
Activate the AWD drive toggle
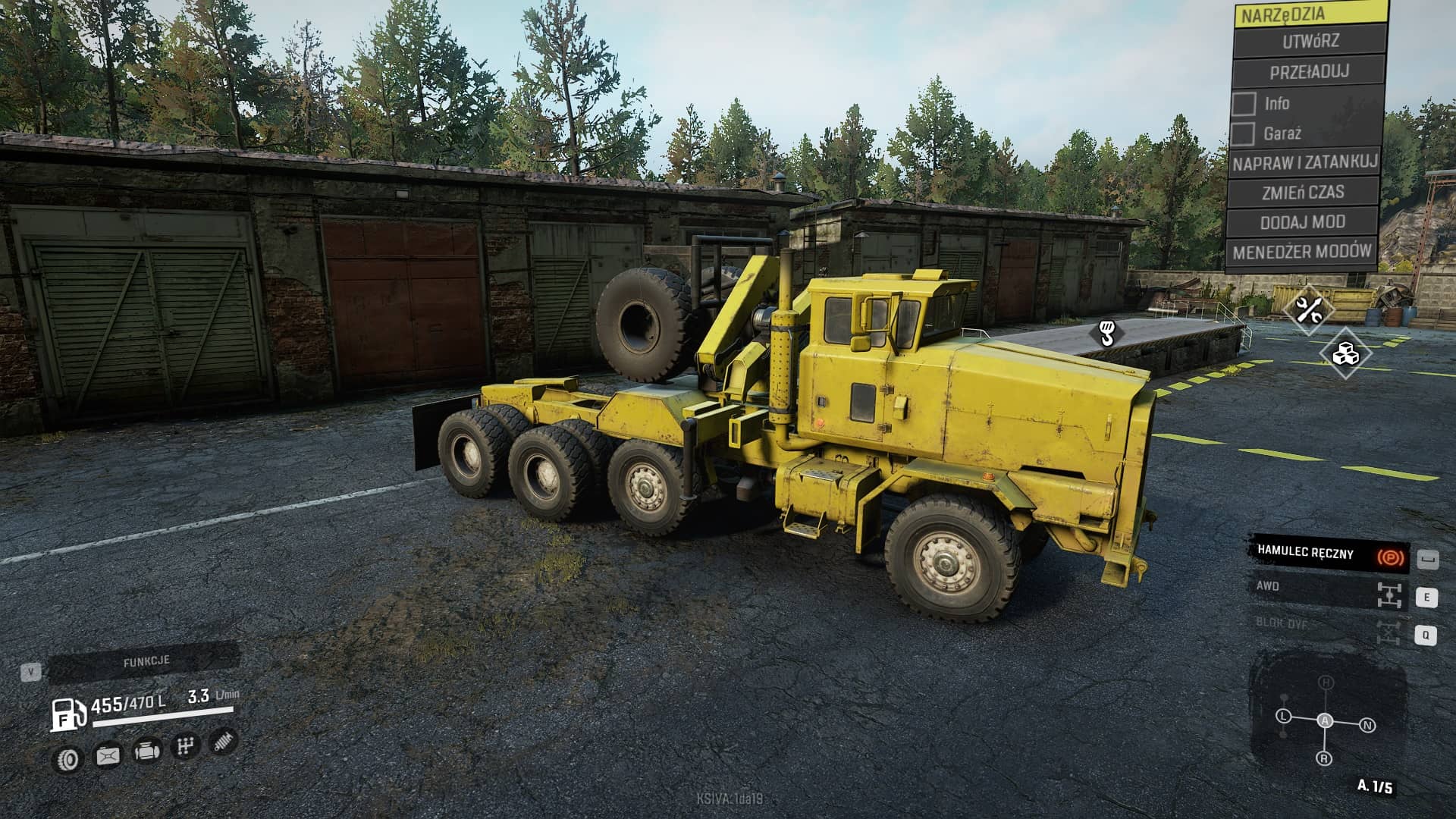click(x=1329, y=590)
